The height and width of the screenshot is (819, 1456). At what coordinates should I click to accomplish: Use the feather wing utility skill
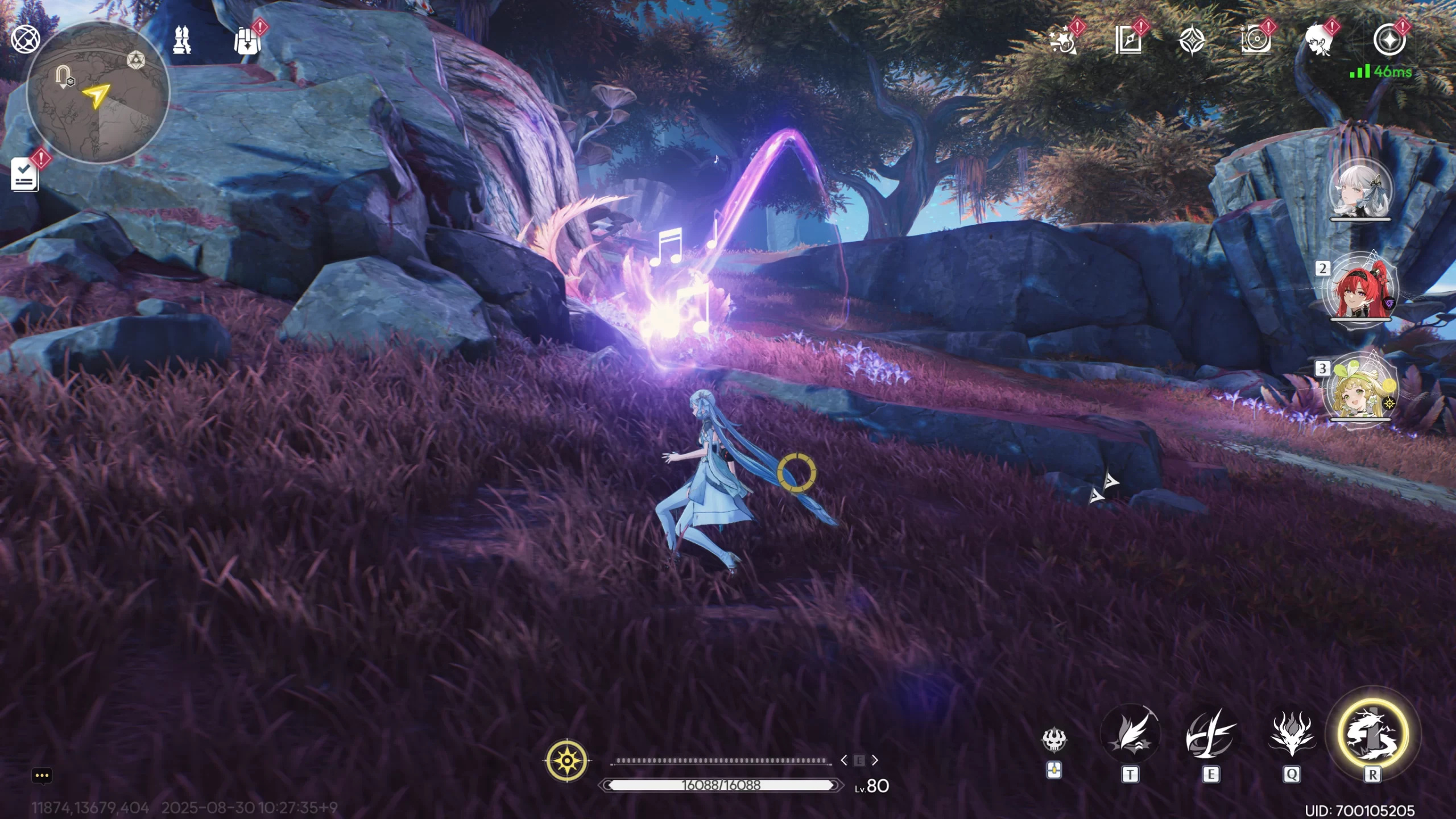pos(1130,734)
